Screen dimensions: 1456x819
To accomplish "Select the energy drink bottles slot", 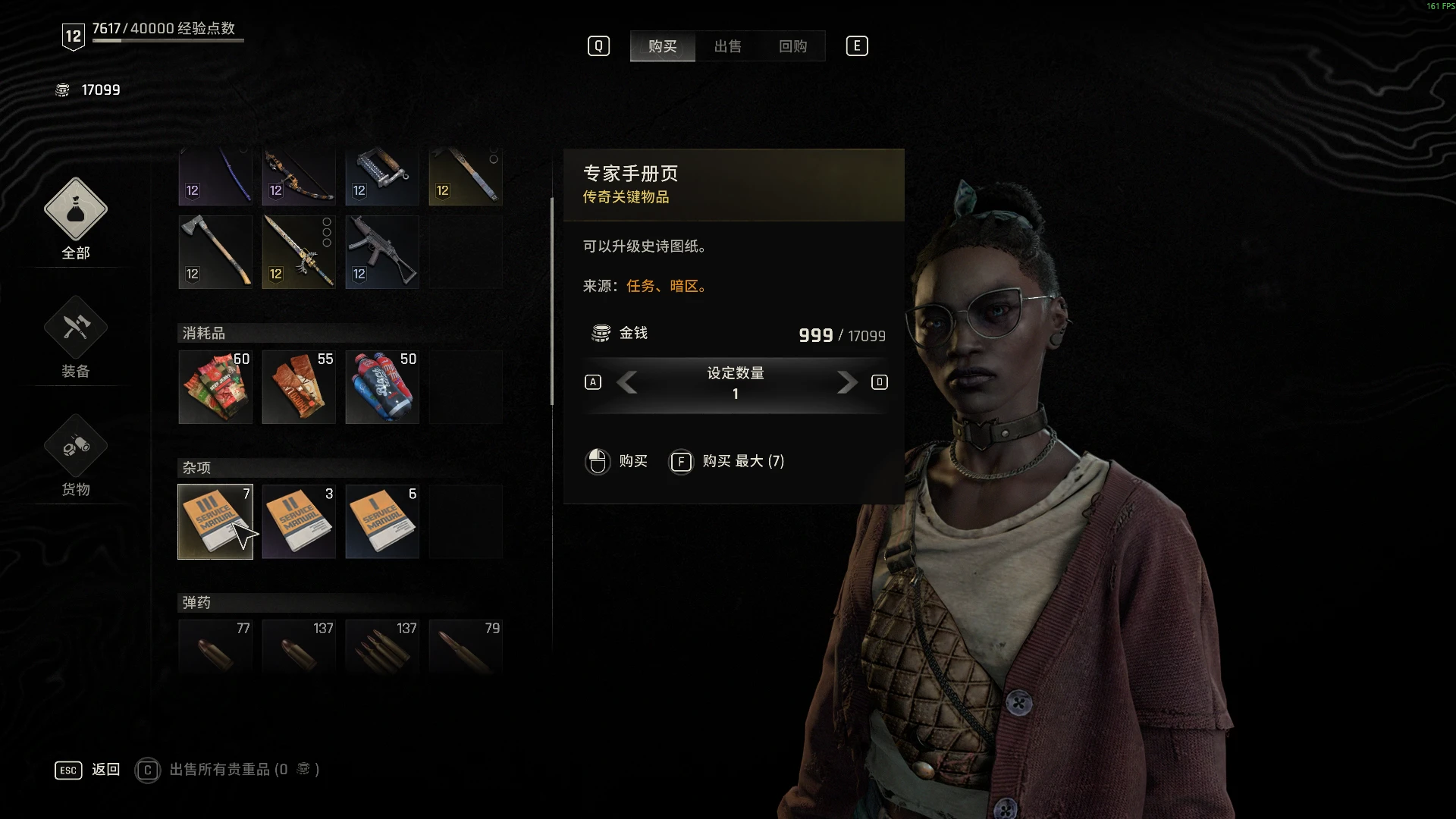I will (382, 387).
